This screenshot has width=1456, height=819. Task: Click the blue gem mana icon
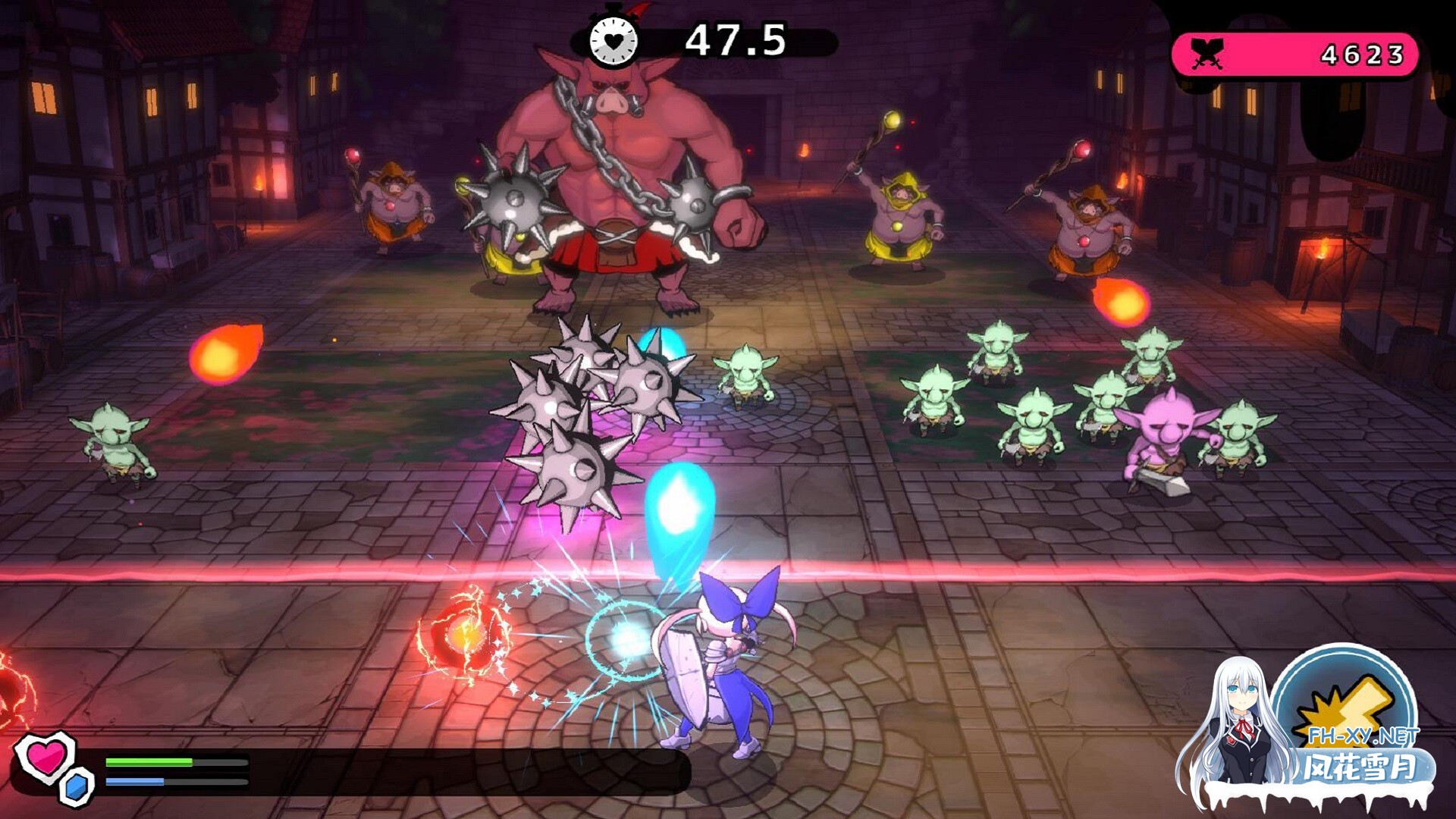(x=76, y=786)
